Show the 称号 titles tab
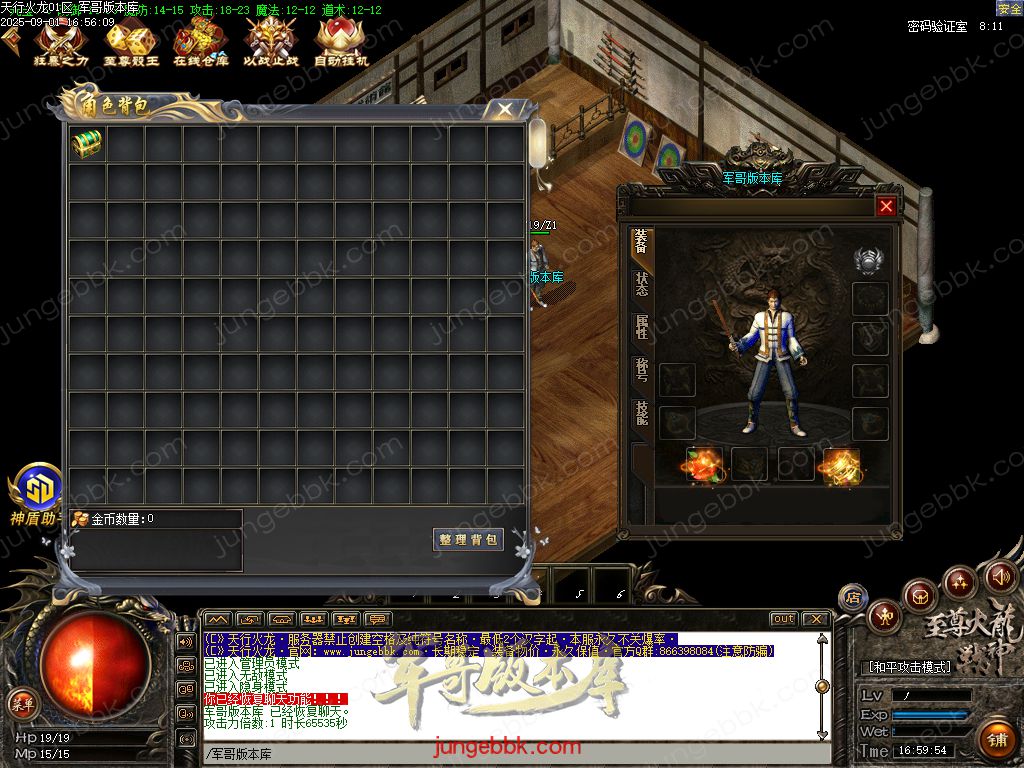This screenshot has height=768, width=1024. (x=641, y=370)
